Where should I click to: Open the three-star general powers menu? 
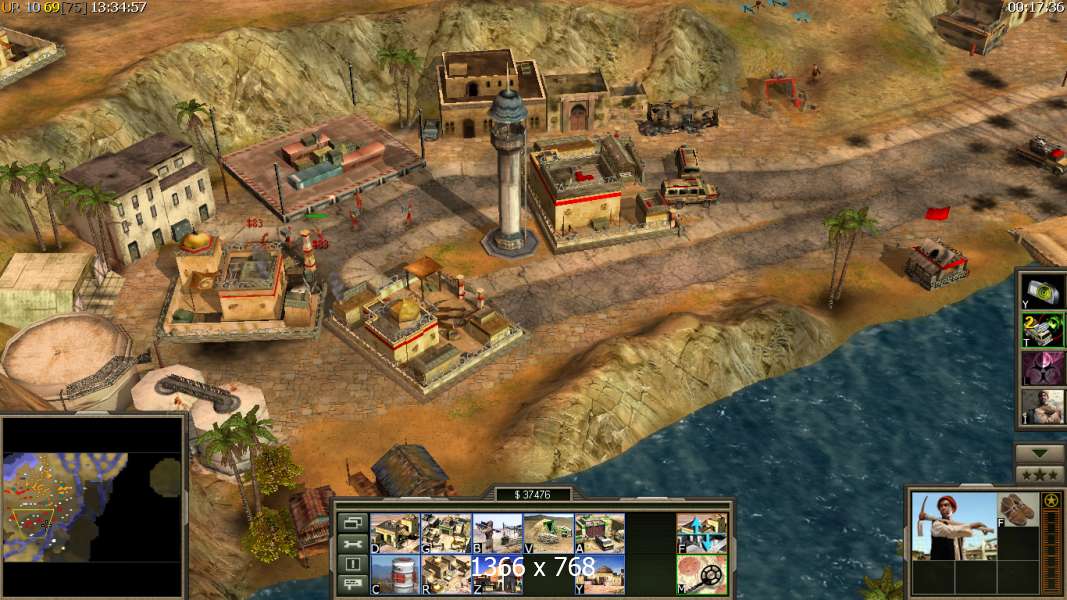pyautogui.click(x=1040, y=474)
